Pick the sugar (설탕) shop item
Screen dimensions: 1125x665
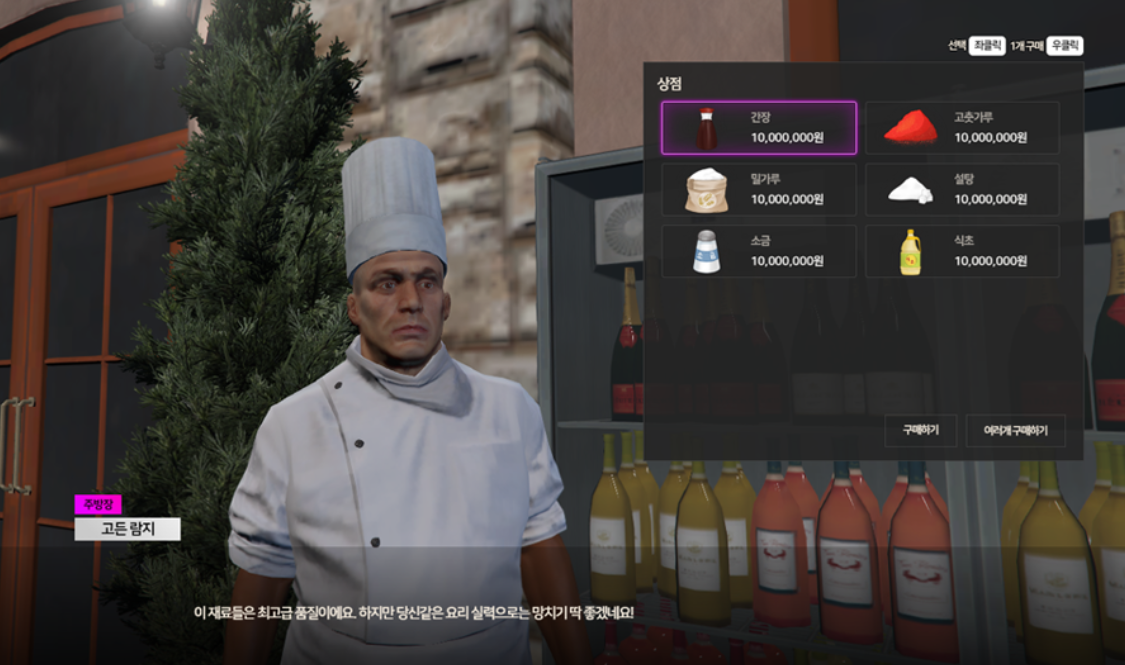coord(961,190)
